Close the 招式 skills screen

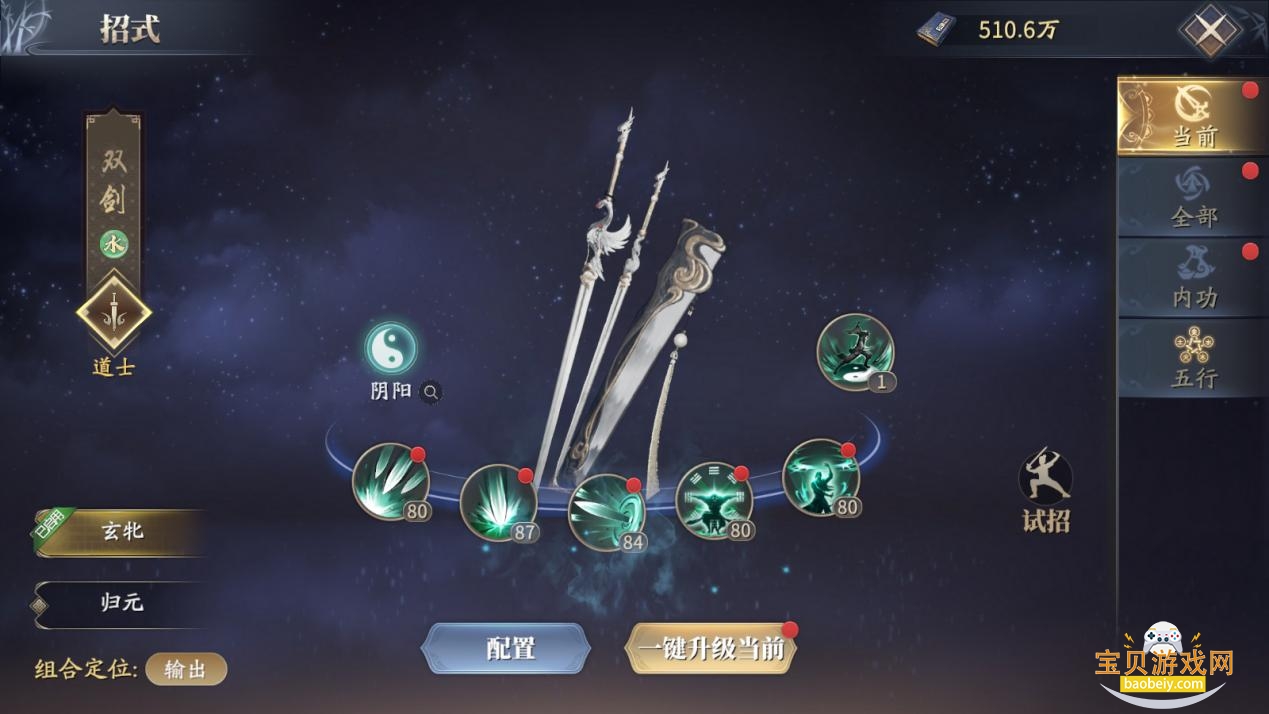click(1210, 30)
